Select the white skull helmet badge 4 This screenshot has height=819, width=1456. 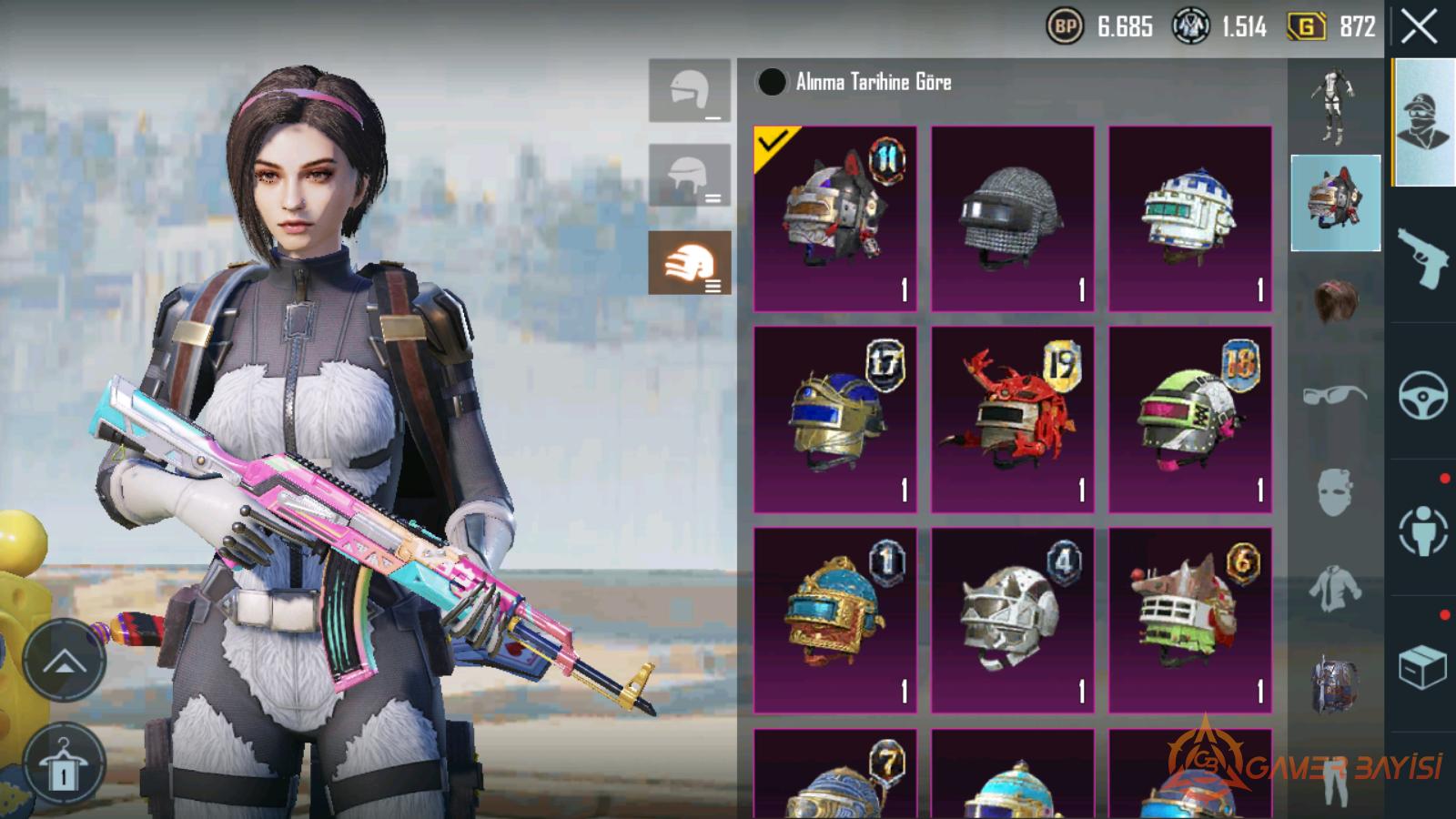point(1012,620)
